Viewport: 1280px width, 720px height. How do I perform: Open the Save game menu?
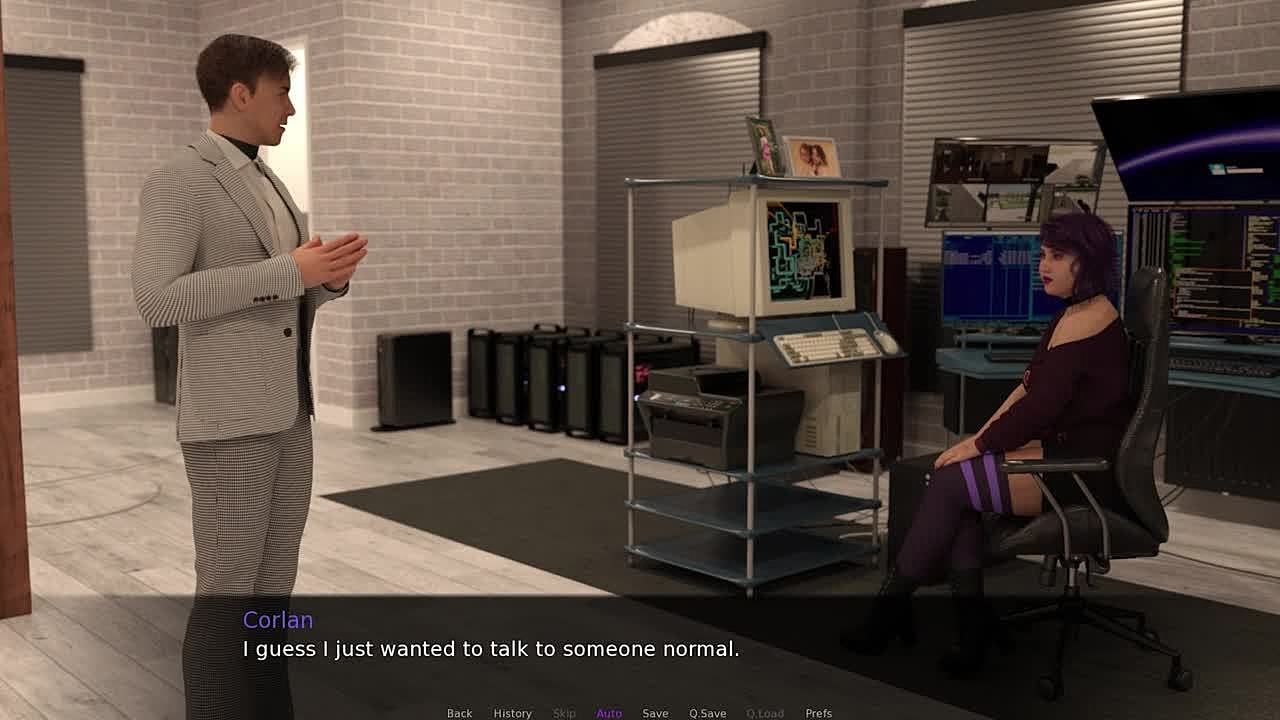tap(655, 713)
